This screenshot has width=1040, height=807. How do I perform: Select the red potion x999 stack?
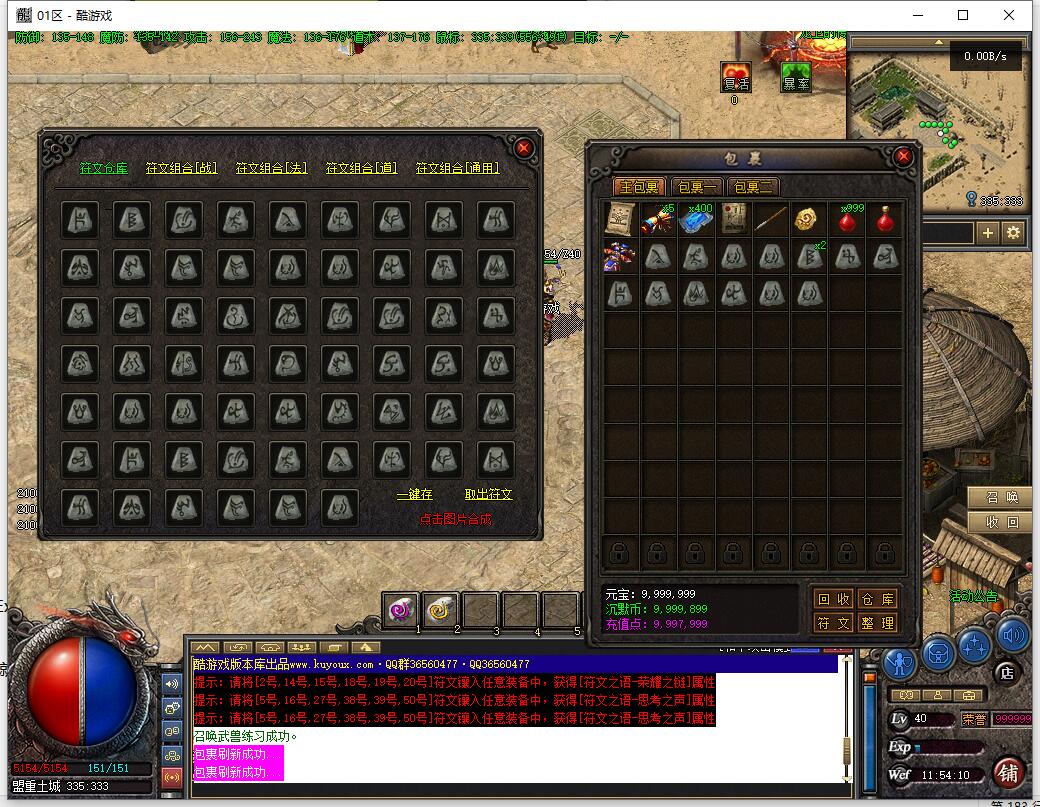[x=849, y=219]
